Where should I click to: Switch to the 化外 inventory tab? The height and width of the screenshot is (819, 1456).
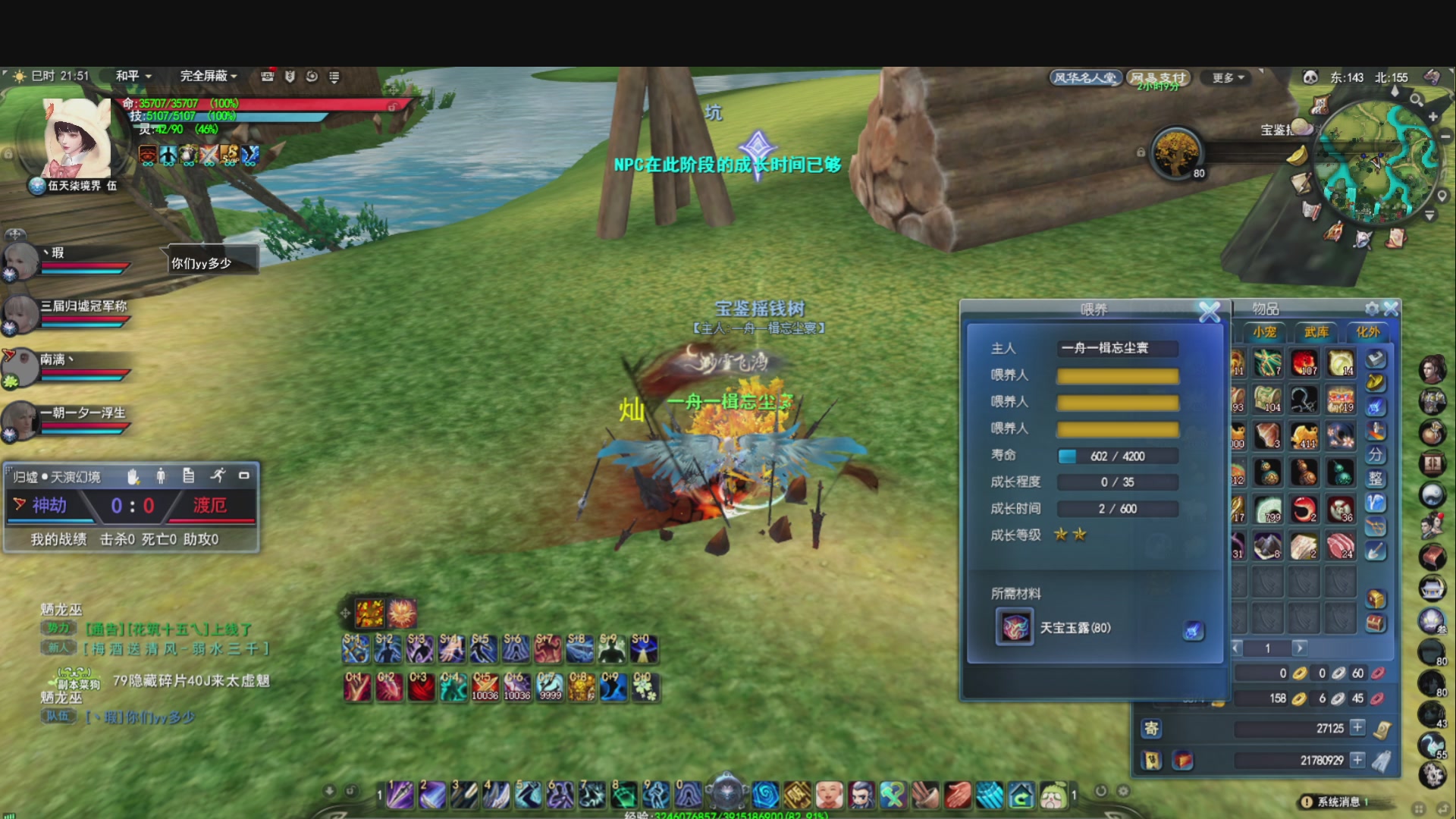click(1368, 332)
